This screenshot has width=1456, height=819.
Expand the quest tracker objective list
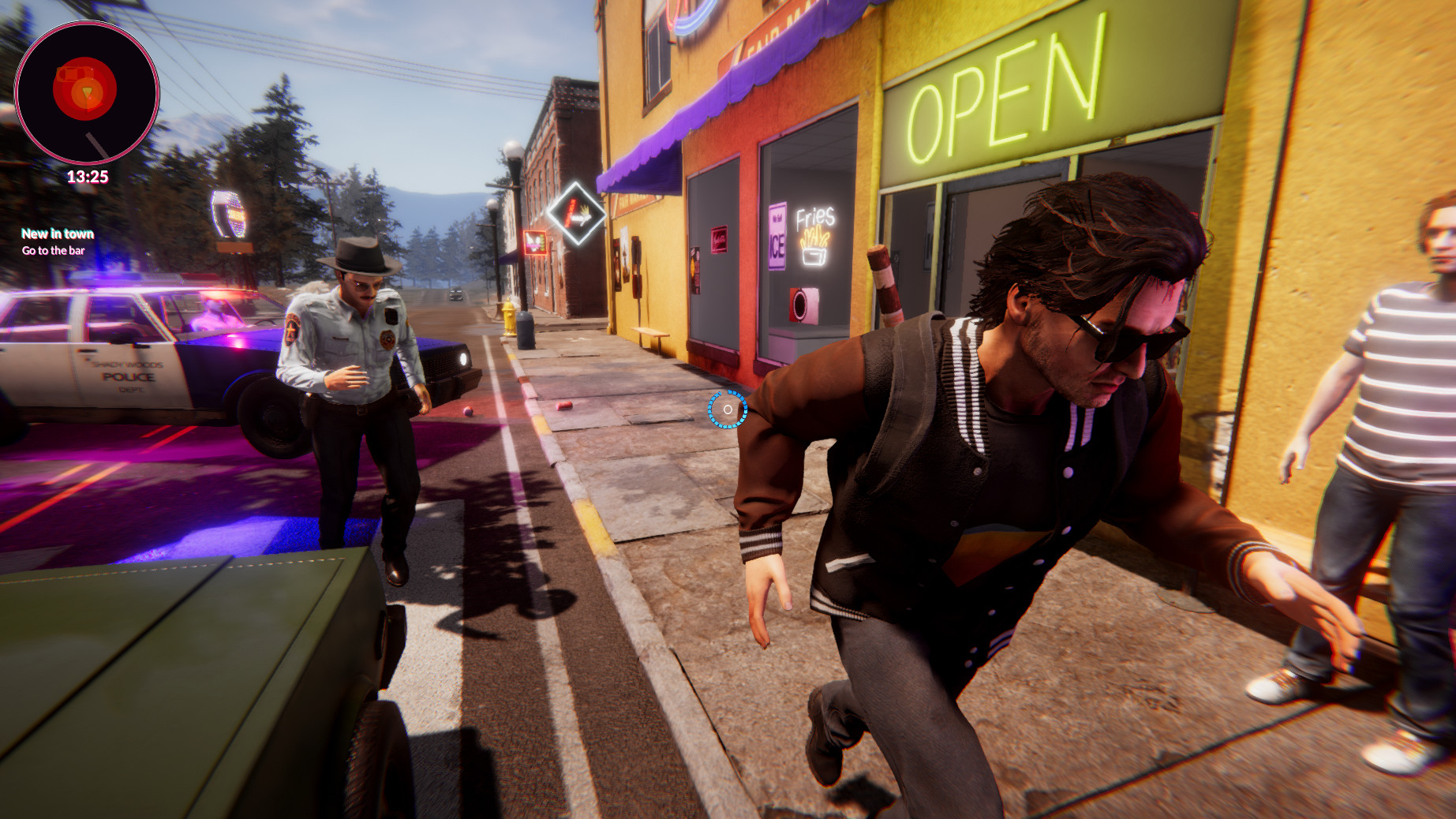[54, 249]
